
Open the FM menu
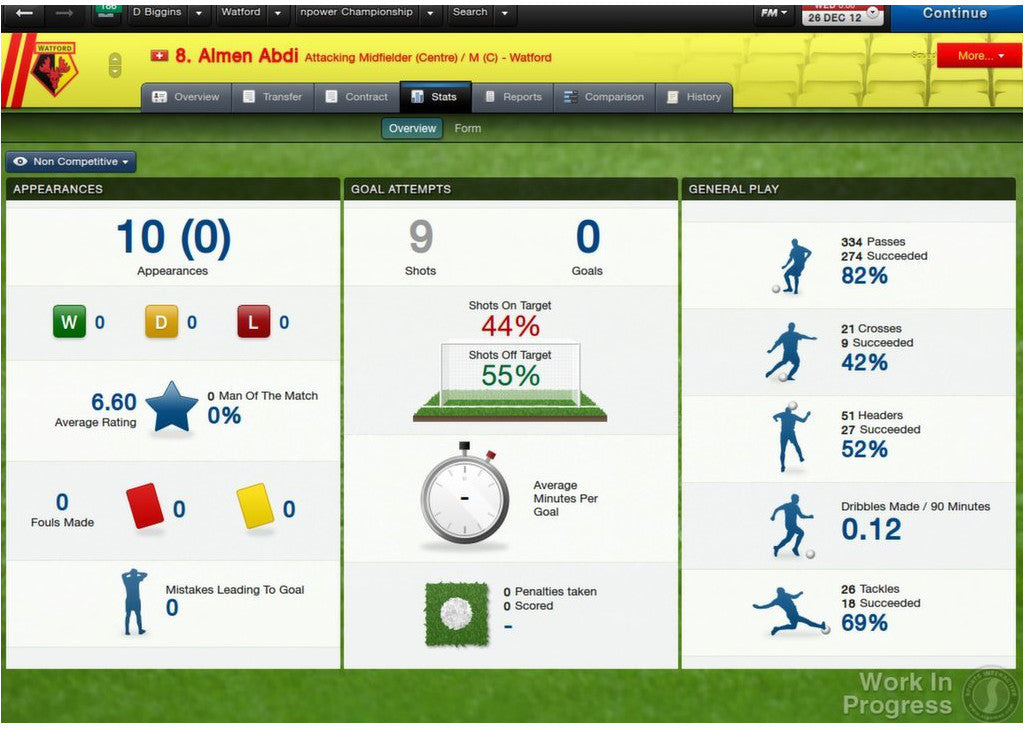click(x=774, y=13)
